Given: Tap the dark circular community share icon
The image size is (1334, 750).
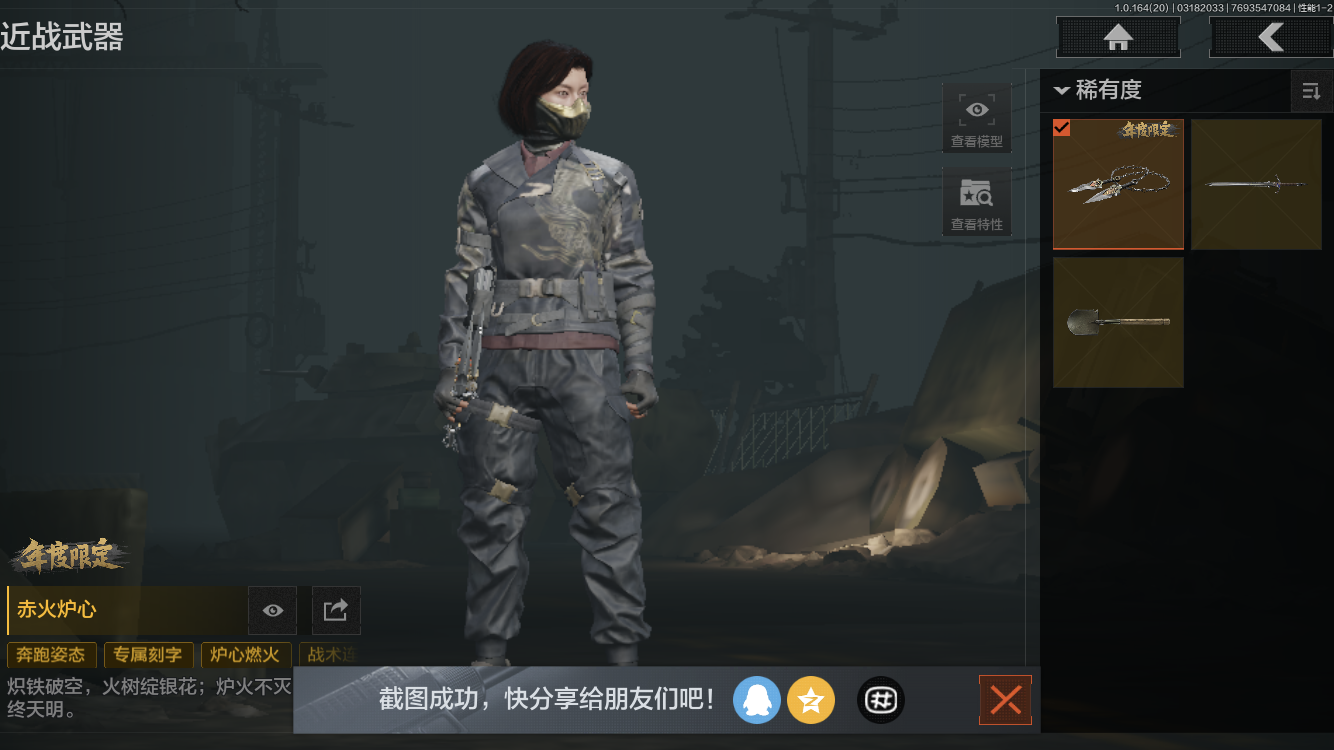Looking at the screenshot, I should [x=880, y=700].
